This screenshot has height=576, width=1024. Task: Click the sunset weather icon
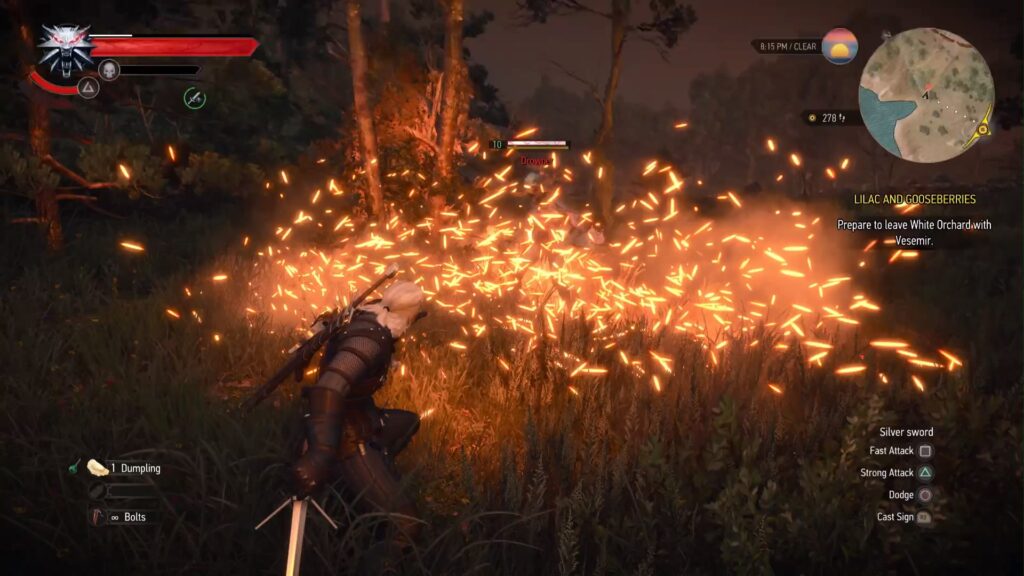(839, 46)
